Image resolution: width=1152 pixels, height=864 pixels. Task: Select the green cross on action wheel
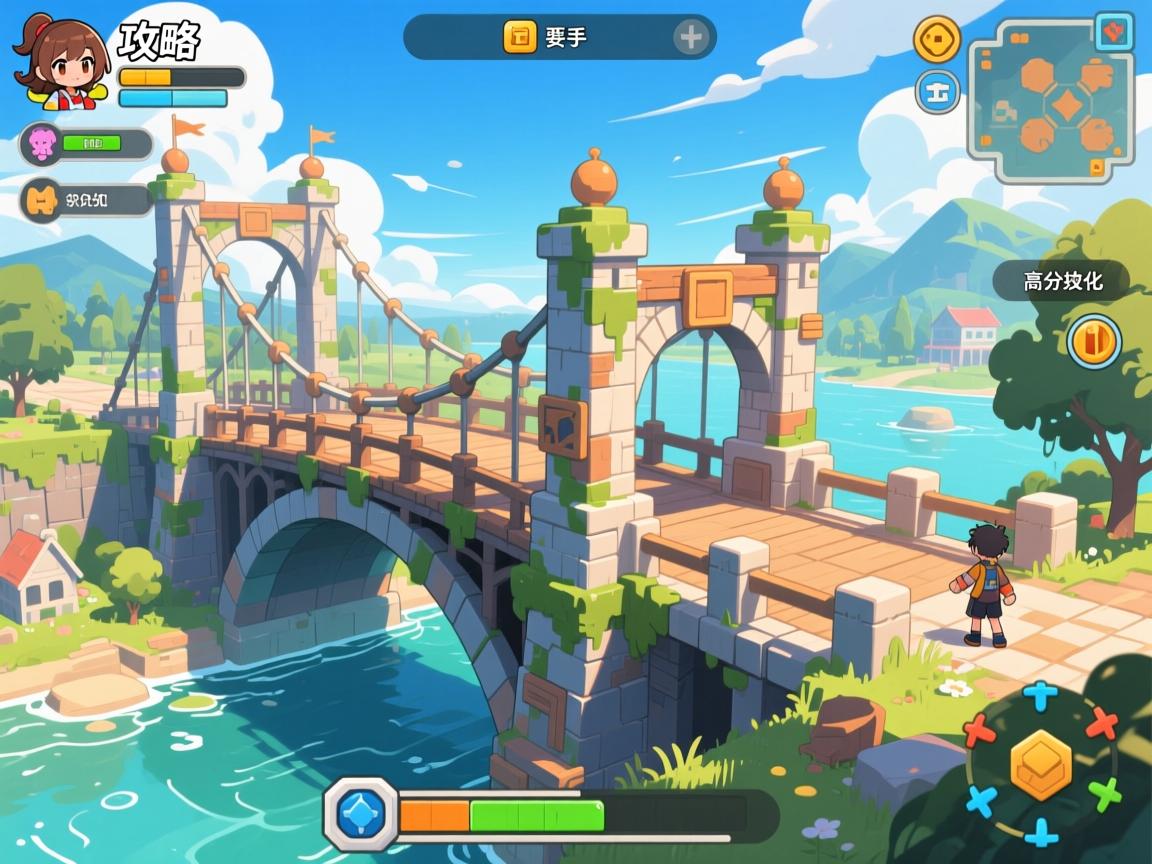pos(1105,794)
